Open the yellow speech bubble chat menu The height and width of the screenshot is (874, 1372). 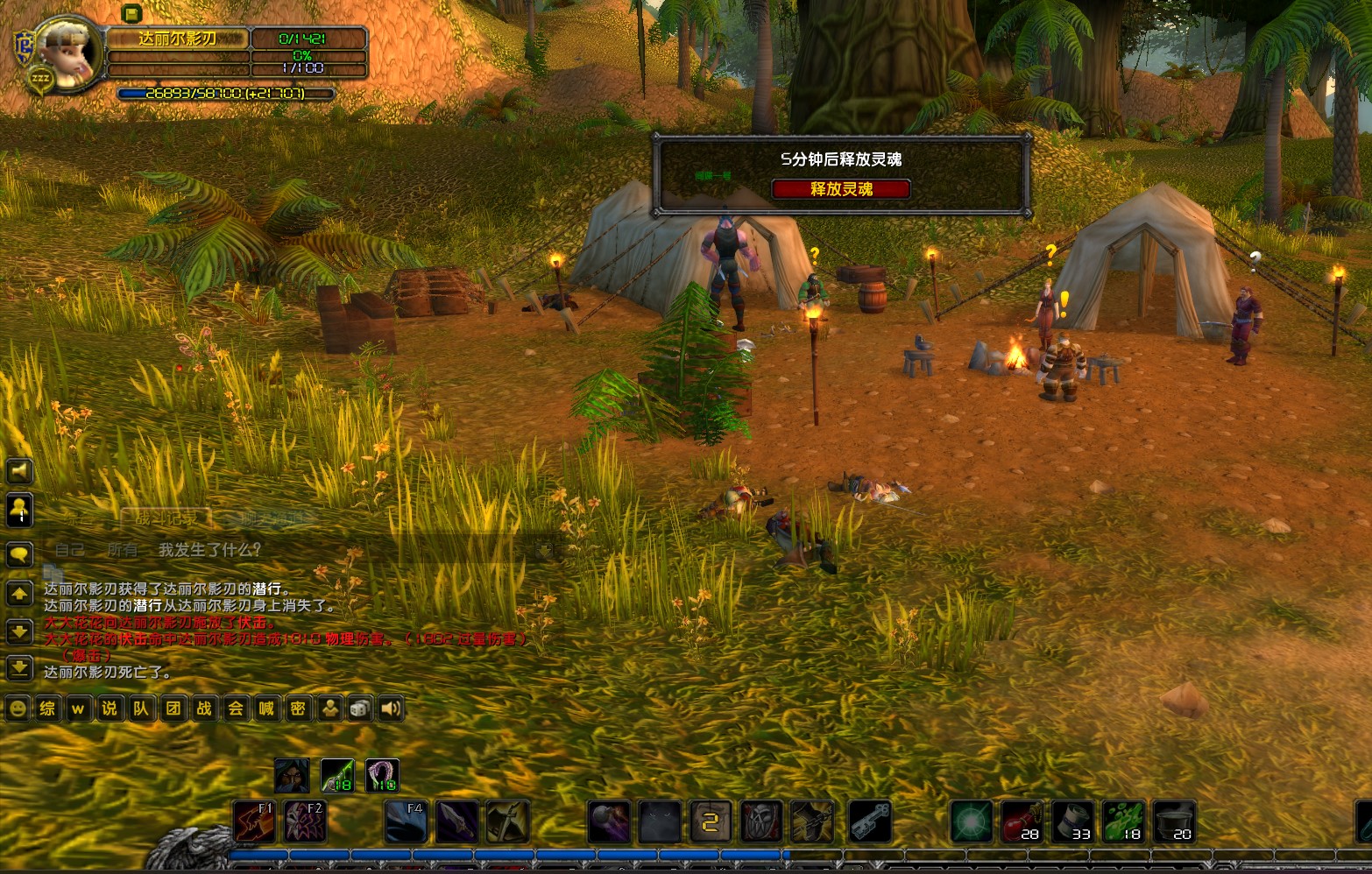(19, 554)
